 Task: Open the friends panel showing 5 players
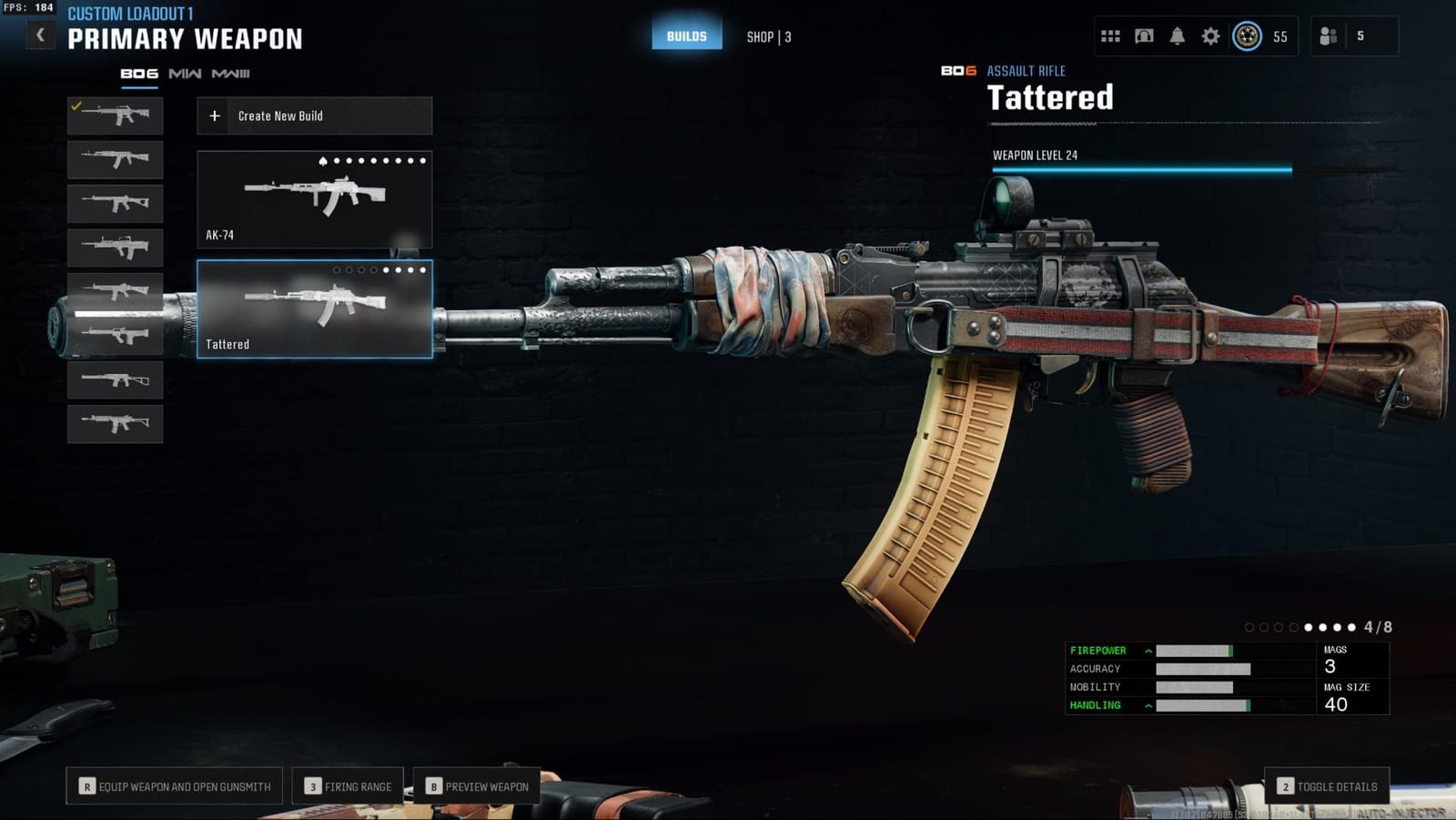pyautogui.click(x=1327, y=36)
